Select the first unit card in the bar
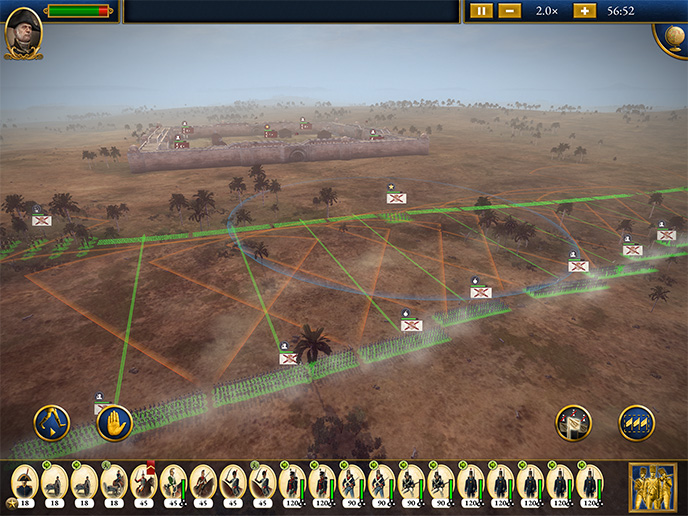688x516 pixels. [x=24, y=485]
